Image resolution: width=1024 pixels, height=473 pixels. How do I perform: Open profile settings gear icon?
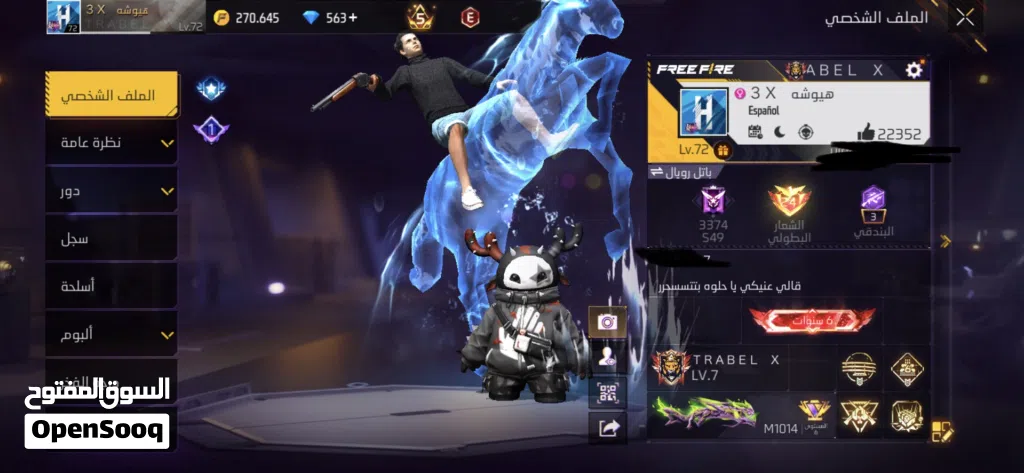click(x=913, y=70)
